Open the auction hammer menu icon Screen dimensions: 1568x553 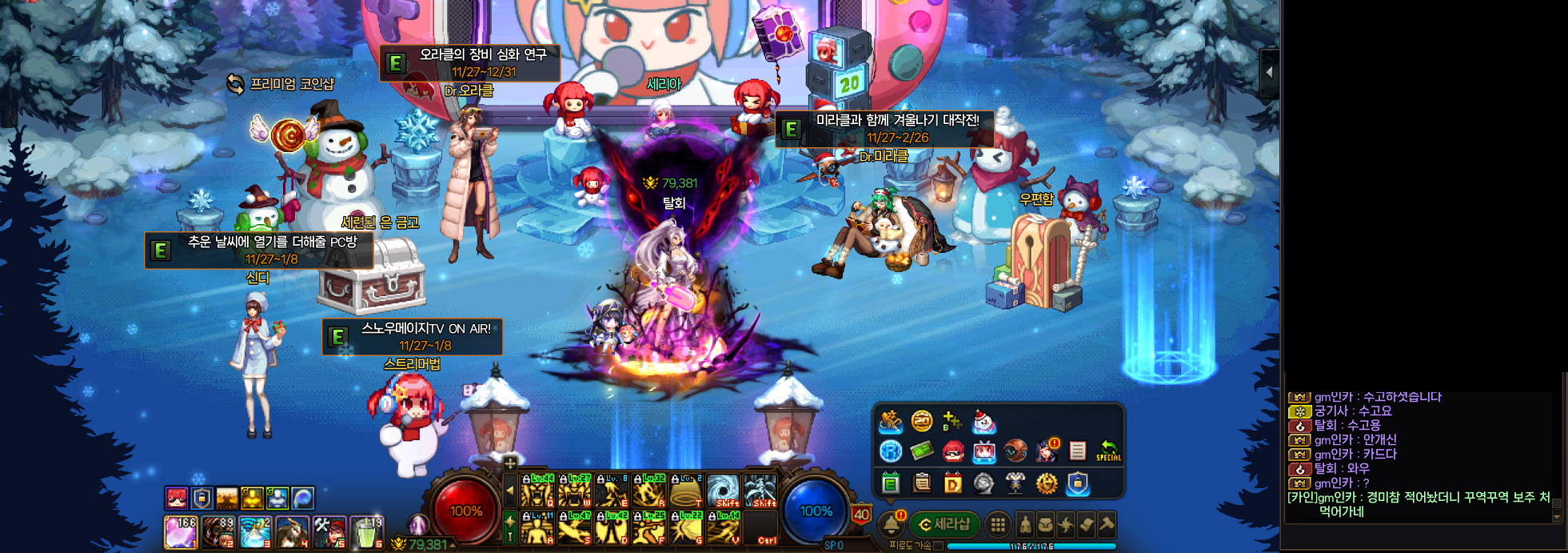(x=1107, y=525)
